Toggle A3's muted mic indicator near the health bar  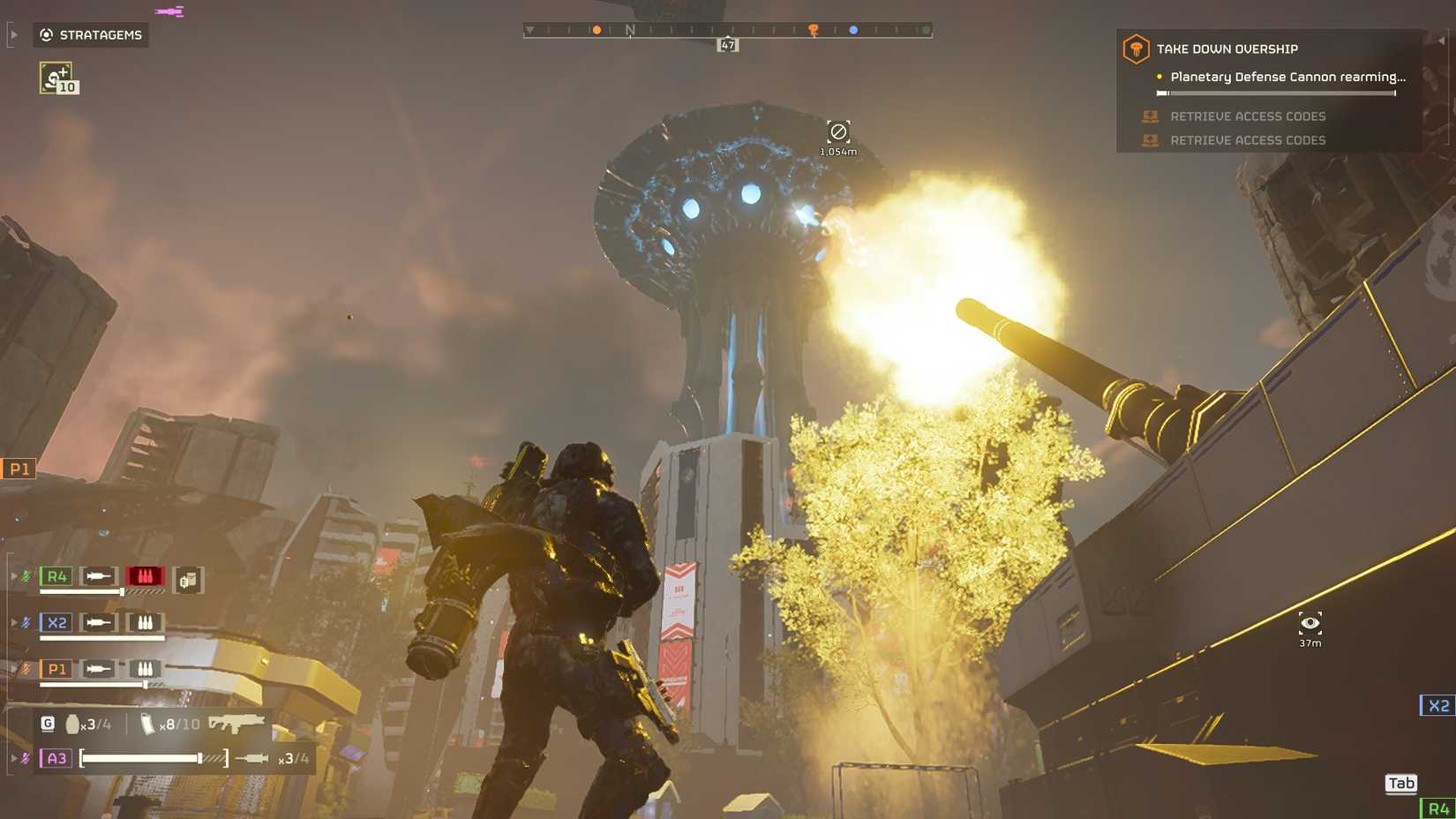(x=25, y=756)
